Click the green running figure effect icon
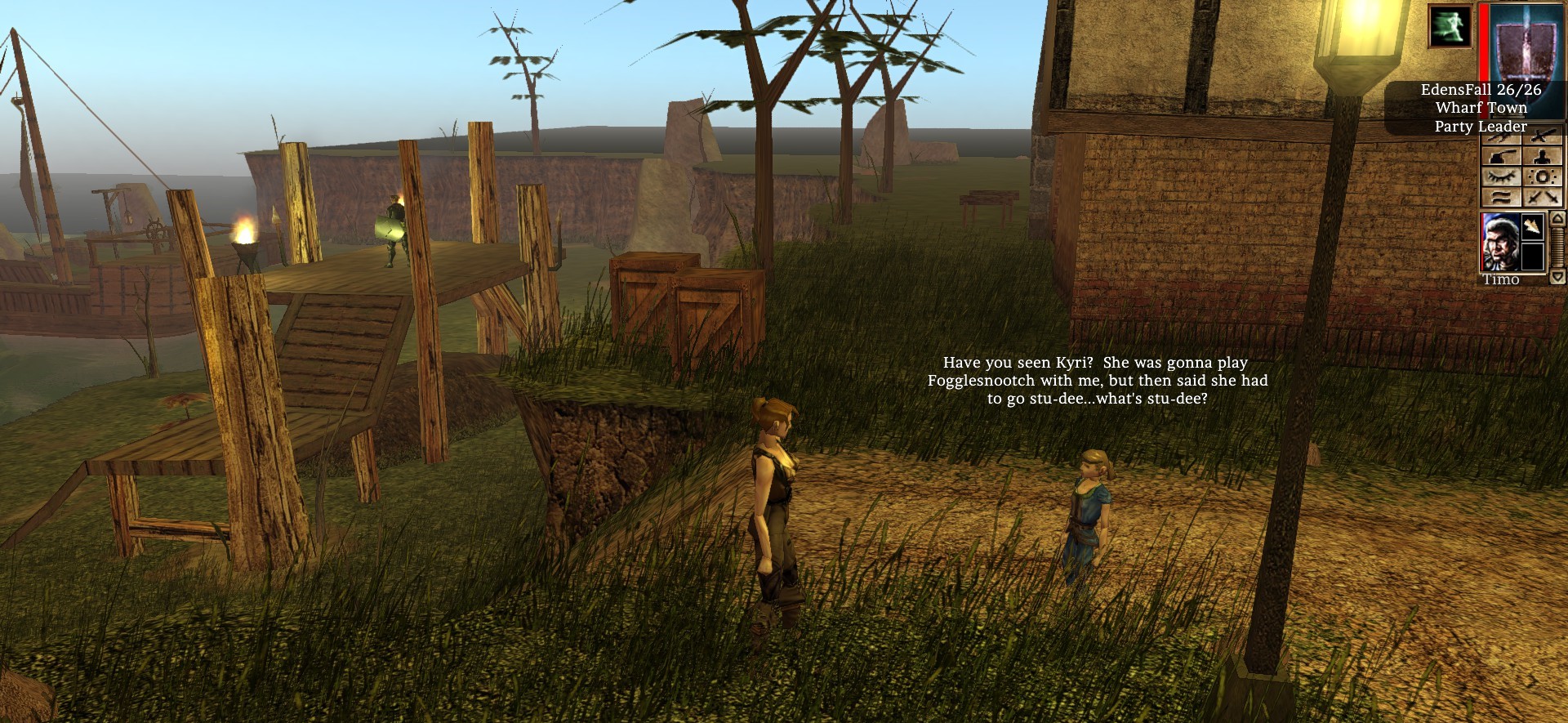The height and width of the screenshot is (723, 1568). pos(1450,26)
